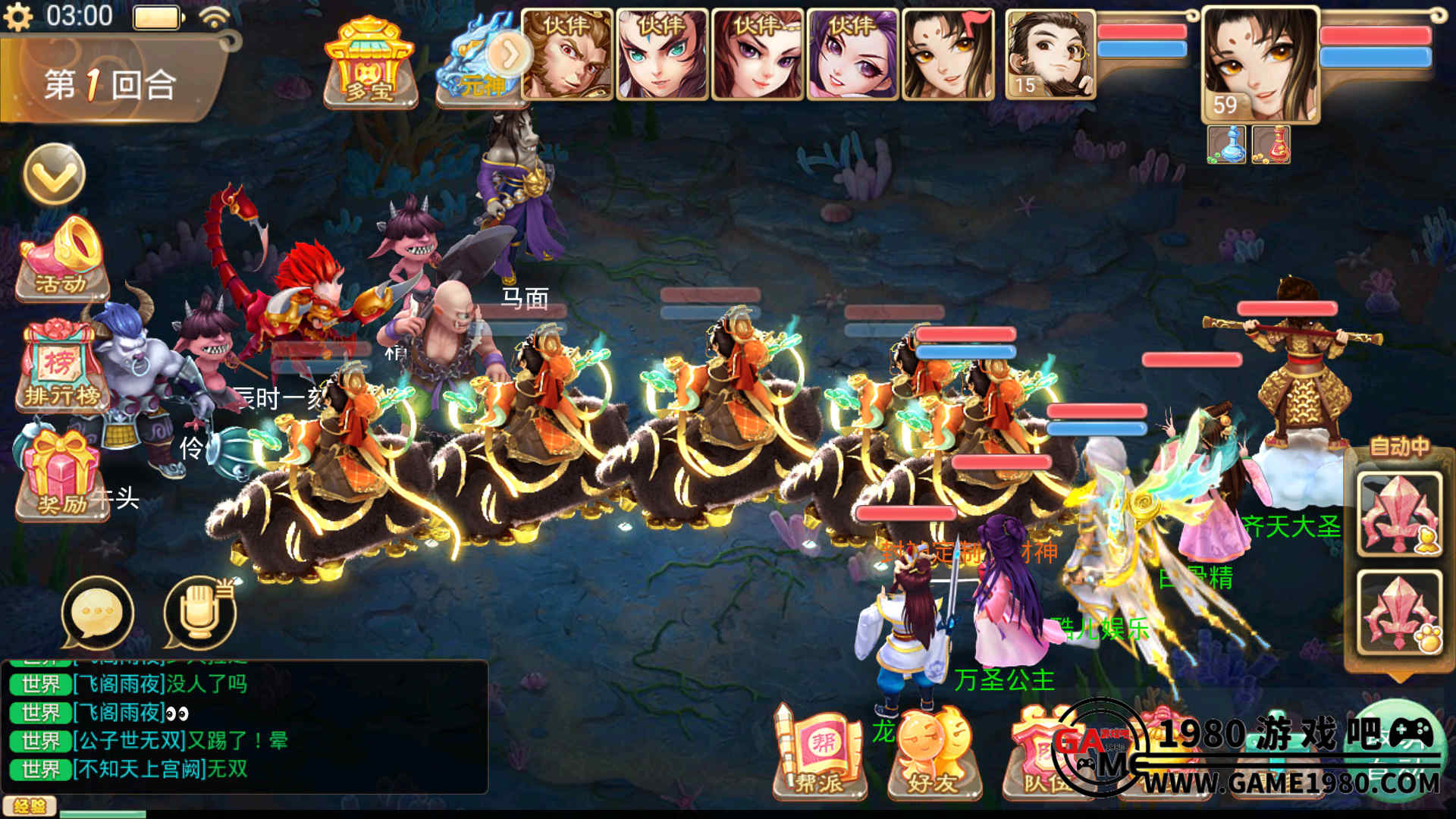Use the blue potion buff icon
The width and height of the screenshot is (1456, 819).
point(1227,144)
